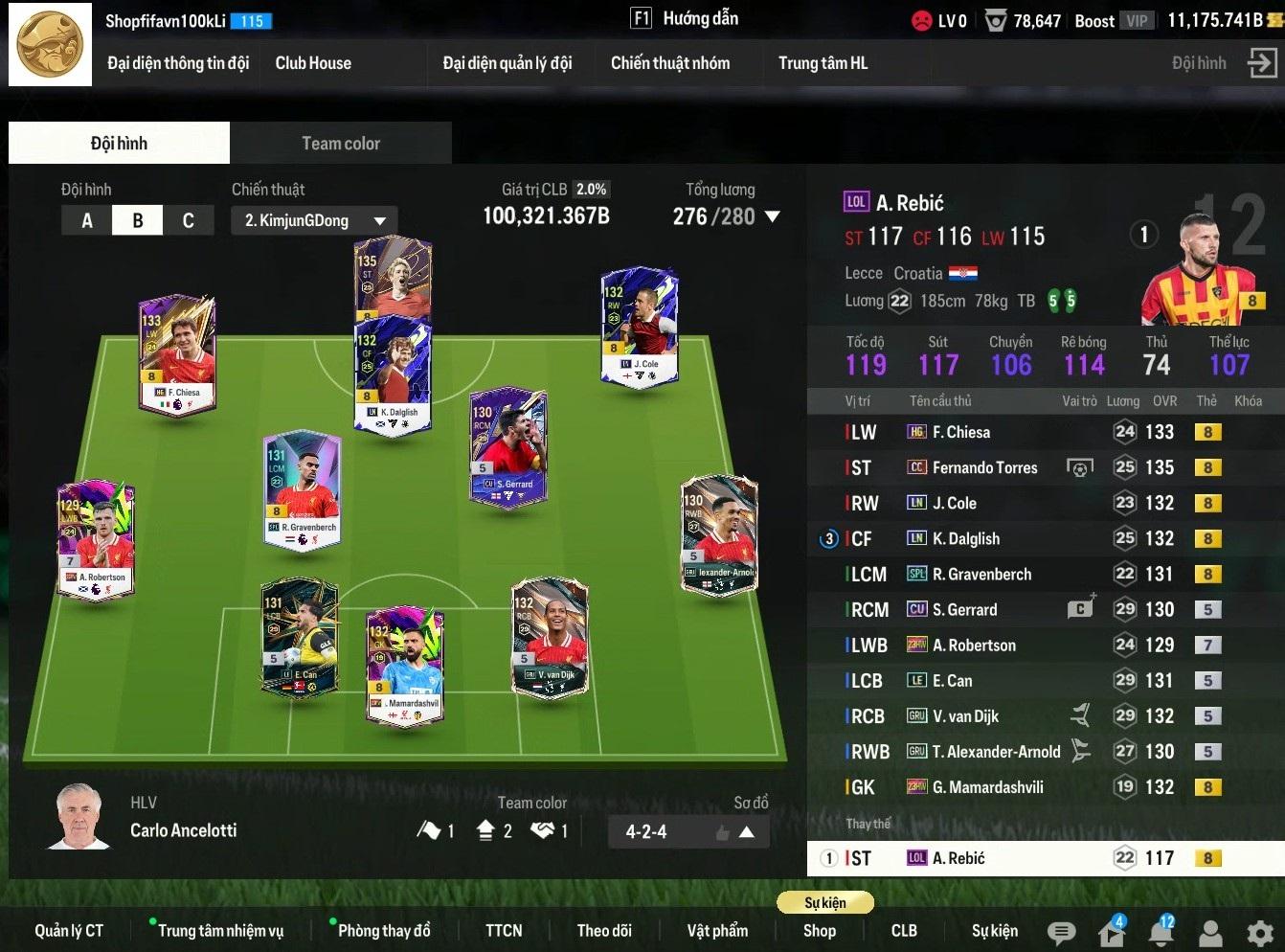1285x952 pixels.
Task: Select Fernando Torres row in lineup list
Action: pos(984,467)
